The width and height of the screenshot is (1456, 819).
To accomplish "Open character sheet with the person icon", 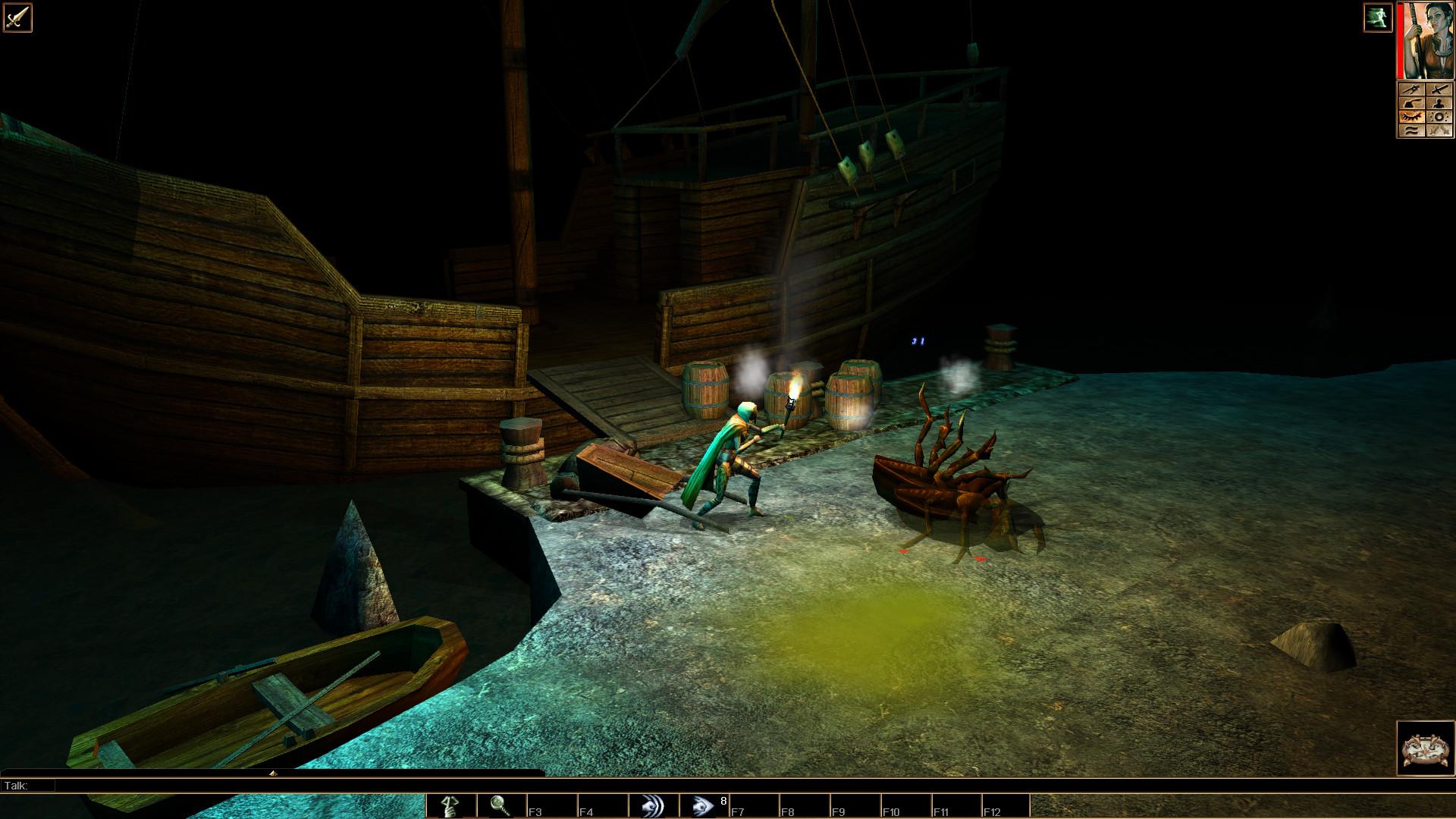I will (x=1441, y=102).
